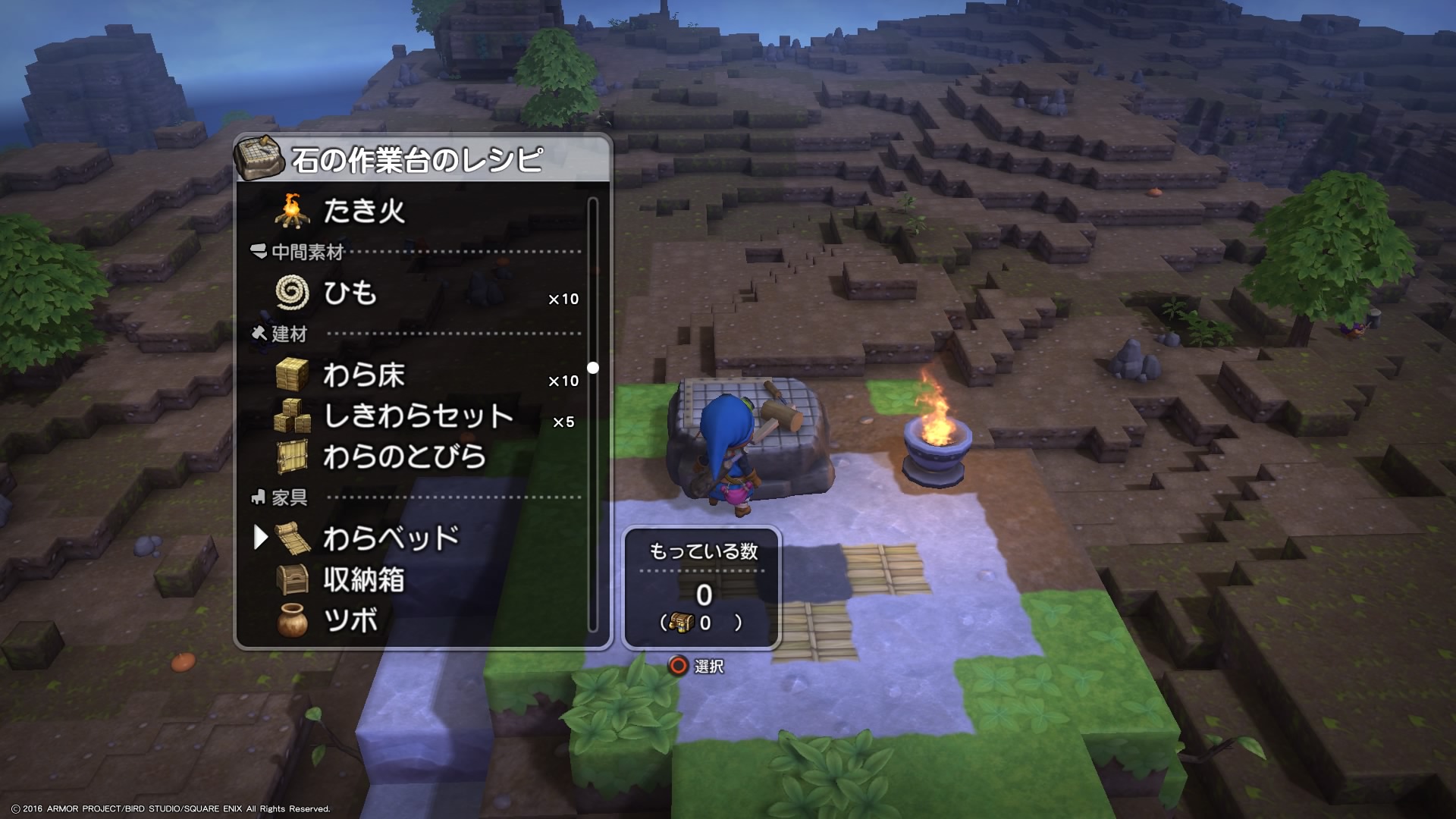
Task: Choose the ひも cord recipe
Action: click(x=350, y=293)
